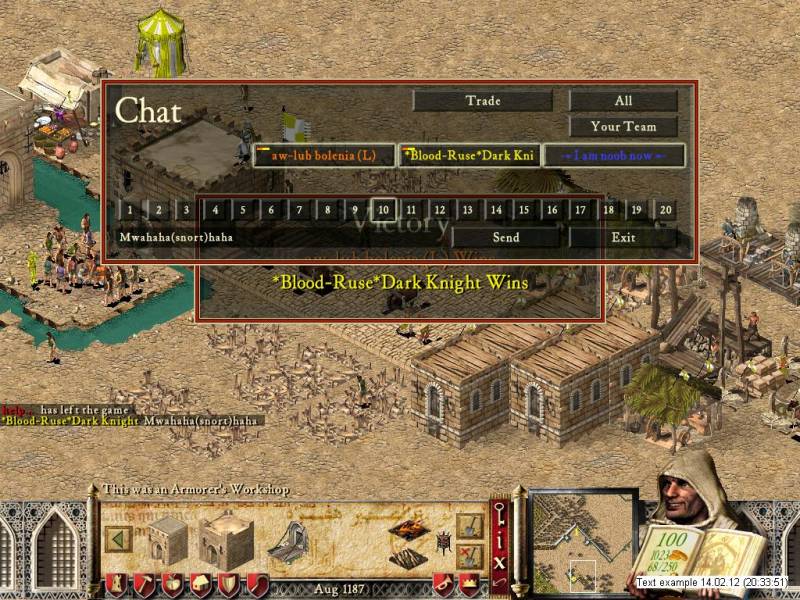
Task: Open the Trade button in chat
Action: coord(482,101)
